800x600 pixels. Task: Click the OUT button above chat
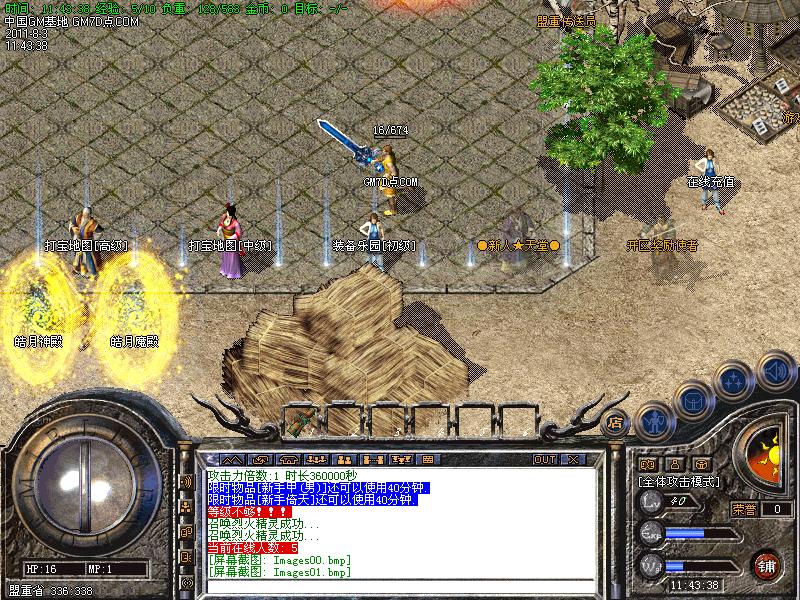[544, 459]
